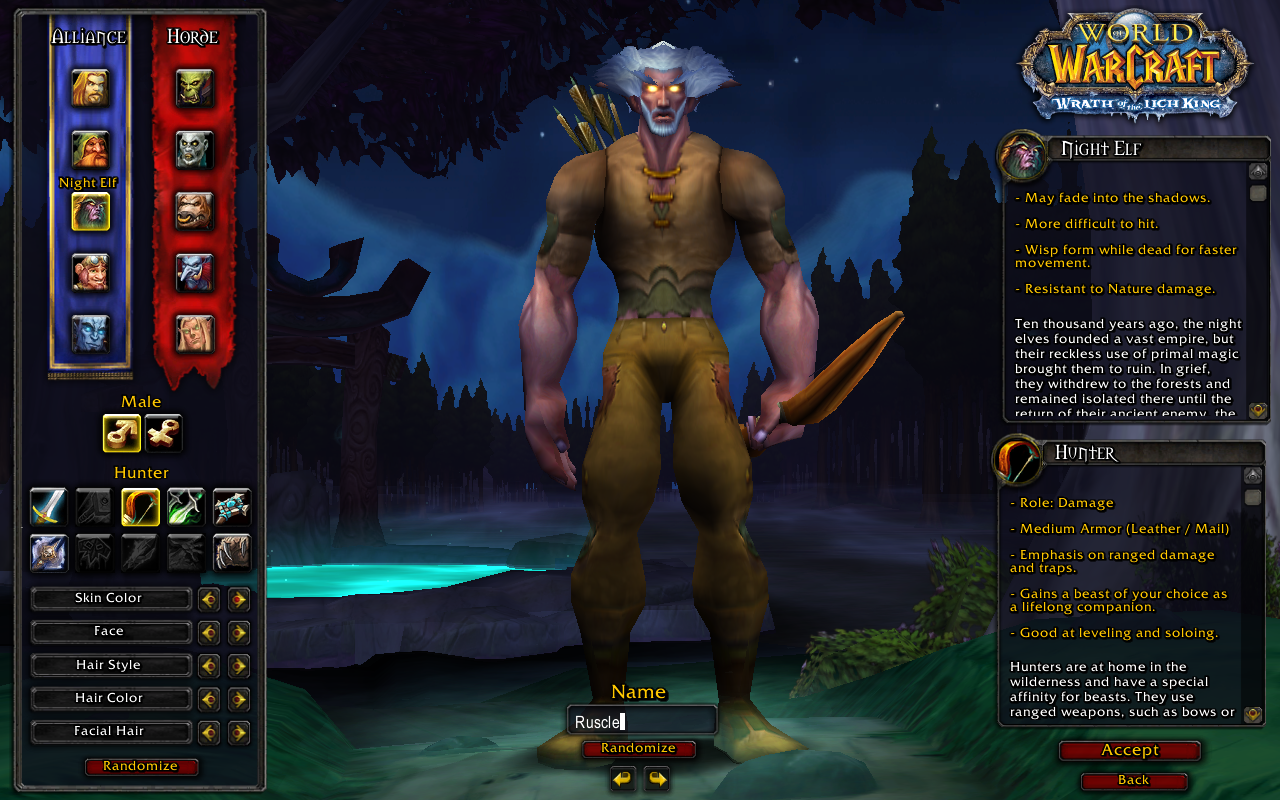Image resolution: width=1280 pixels, height=800 pixels.
Task: Pick the Blood Elf race portrait
Action: point(195,333)
